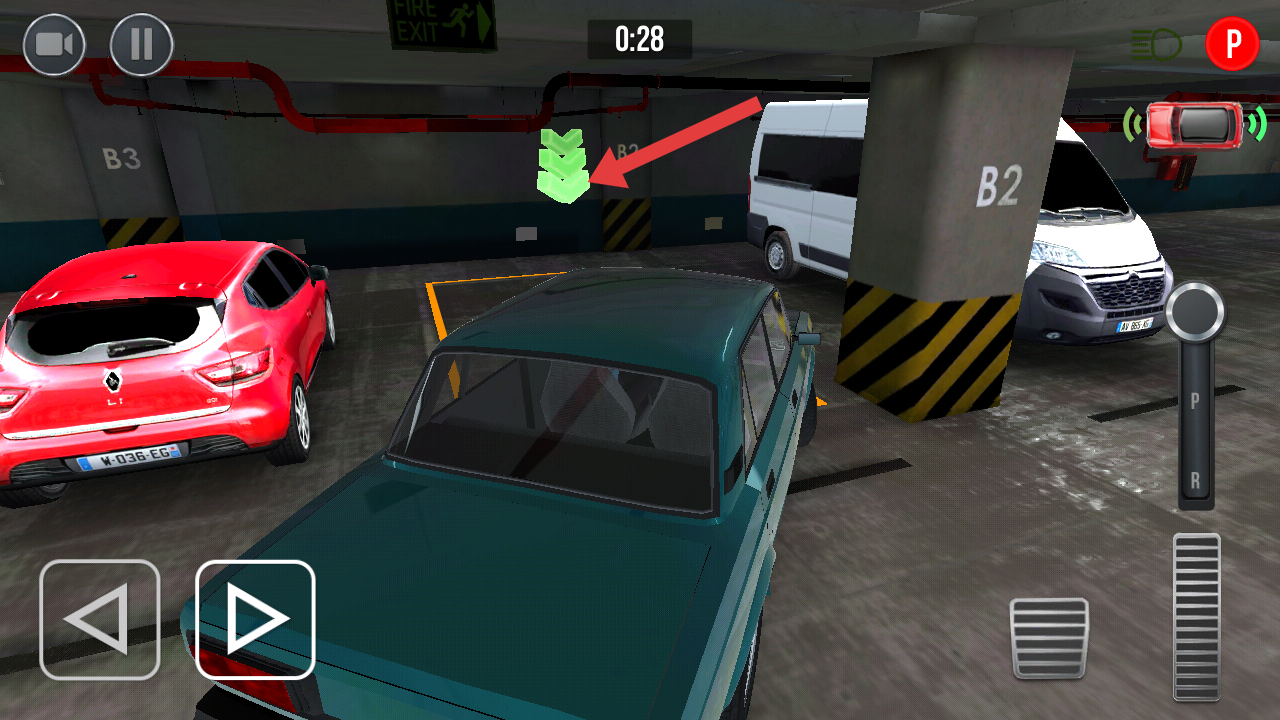Tap the red P parking button

[x=1232, y=45]
